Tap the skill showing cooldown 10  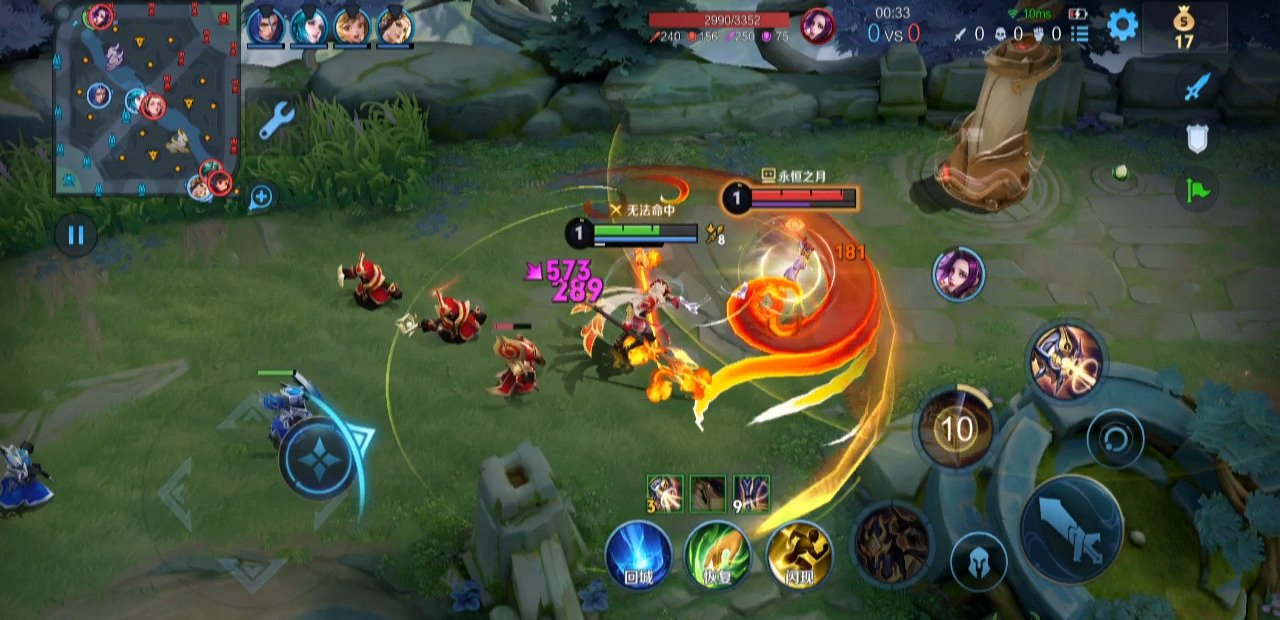[957, 429]
